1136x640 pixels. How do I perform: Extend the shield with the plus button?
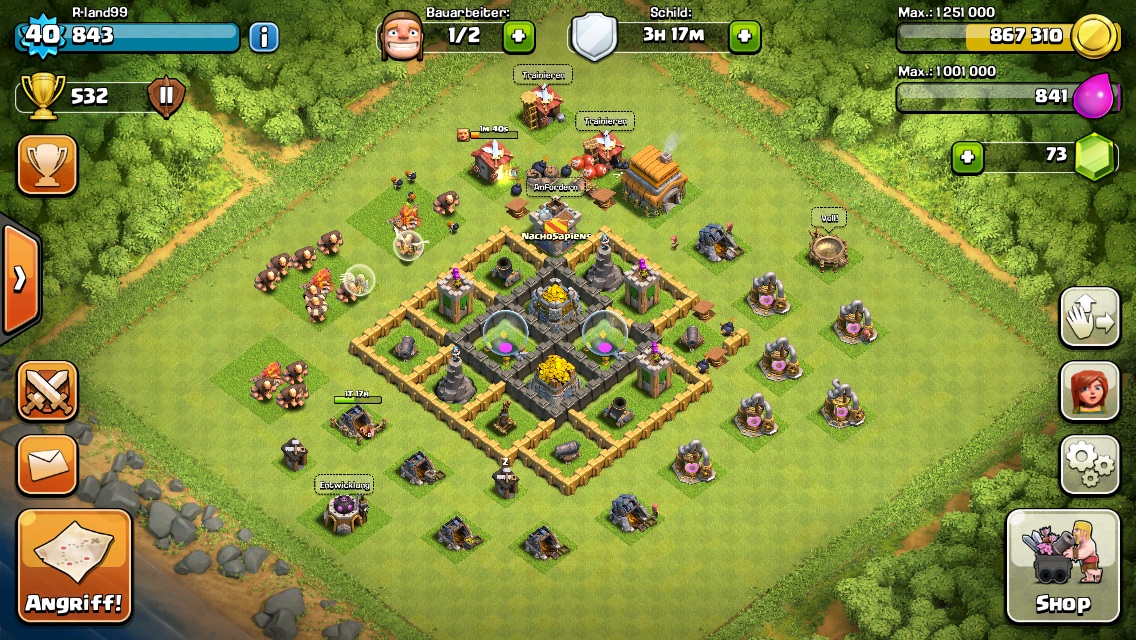[x=744, y=37]
